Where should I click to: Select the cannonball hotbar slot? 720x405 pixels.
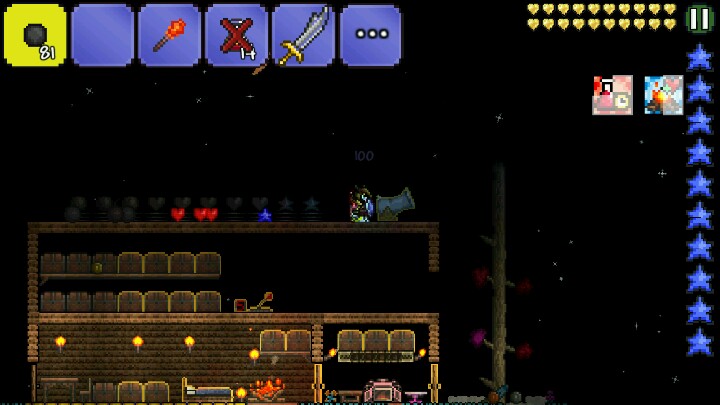pyautogui.click(x=35, y=35)
